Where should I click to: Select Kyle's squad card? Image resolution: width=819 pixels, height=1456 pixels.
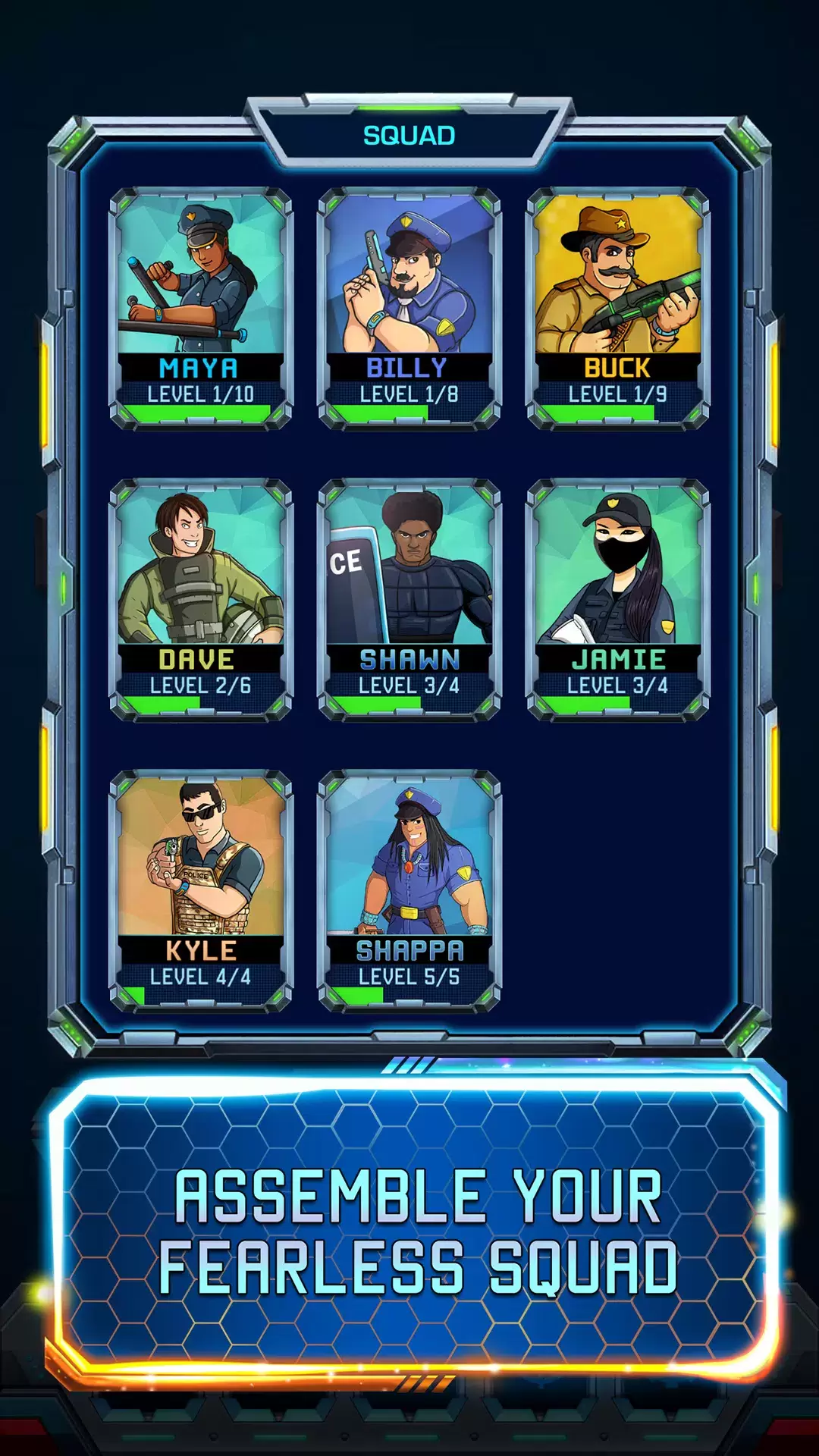coord(201,890)
